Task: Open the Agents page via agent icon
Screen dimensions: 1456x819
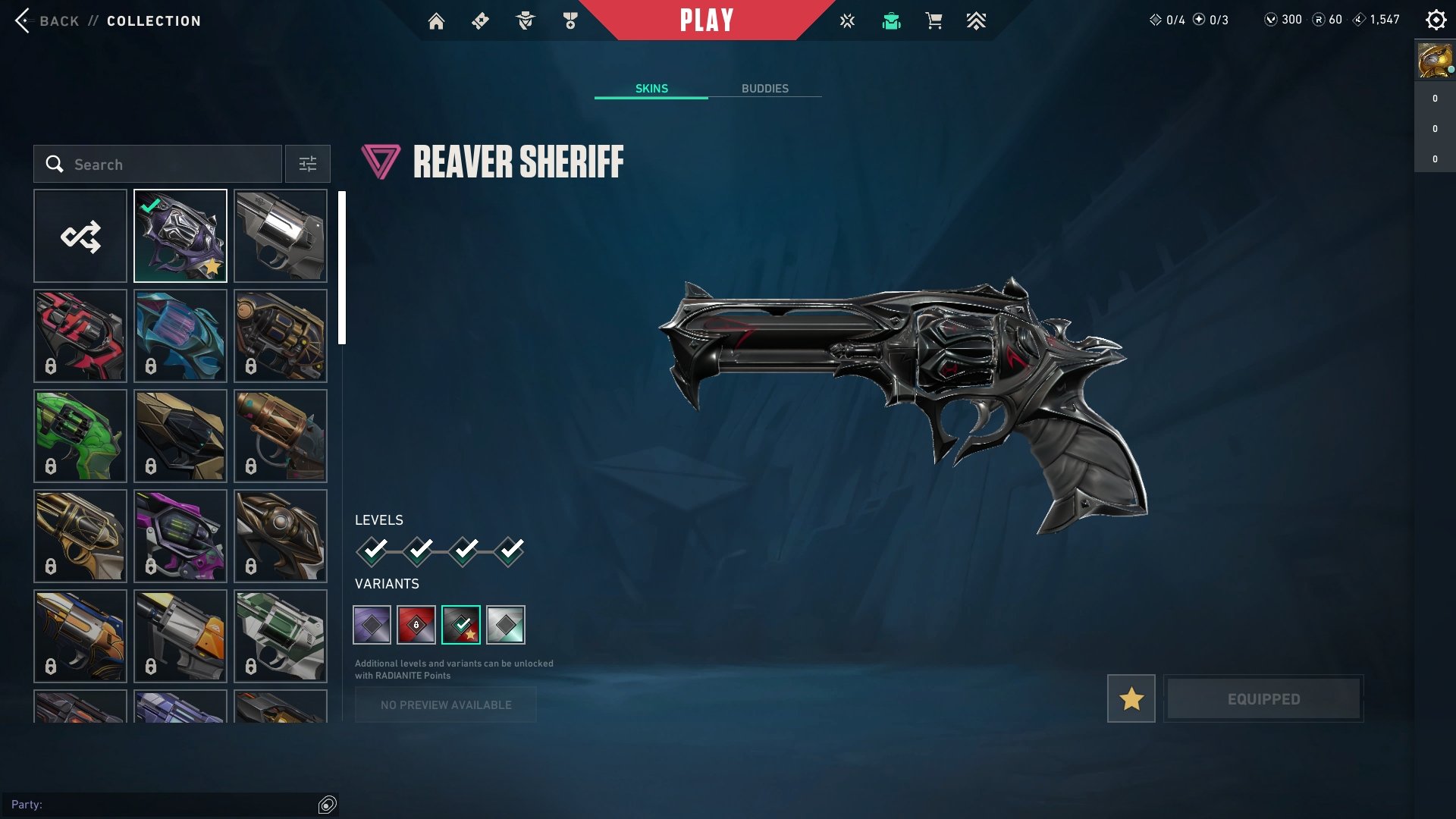Action: click(526, 21)
